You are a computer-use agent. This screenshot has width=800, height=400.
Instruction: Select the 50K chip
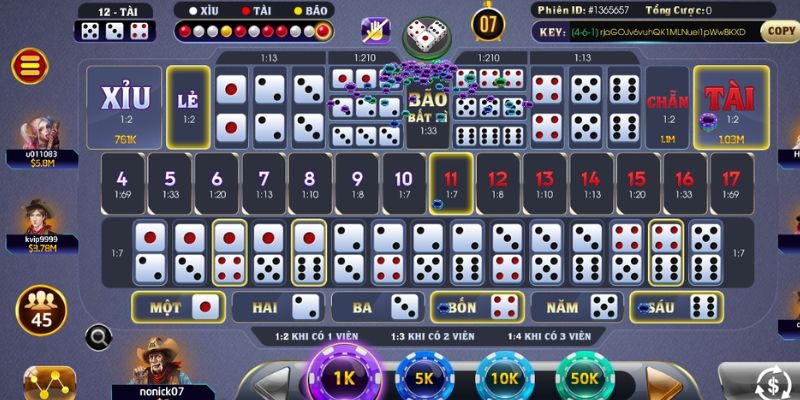(x=583, y=380)
